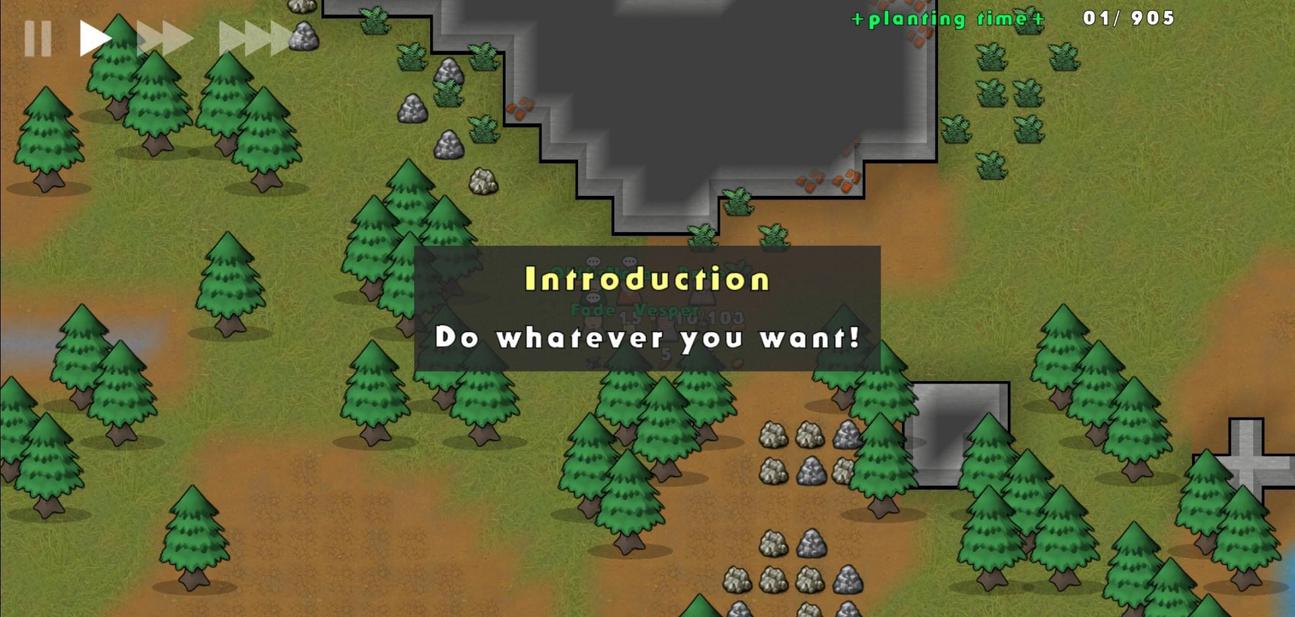Activate triple fast-forward speed
Viewport: 1295px width, 617px height.
click(255, 38)
